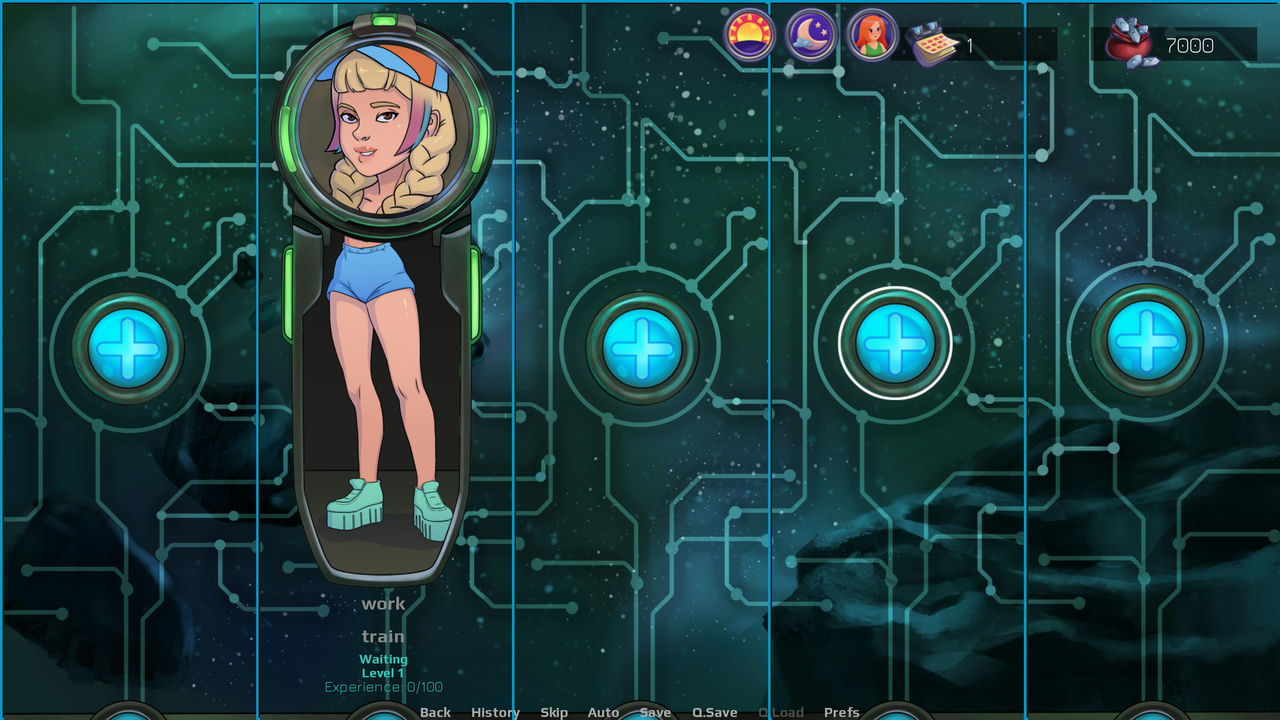Image resolution: width=1280 pixels, height=720 pixels.
Task: Click the Back option in the quick menu
Action: coord(435,712)
